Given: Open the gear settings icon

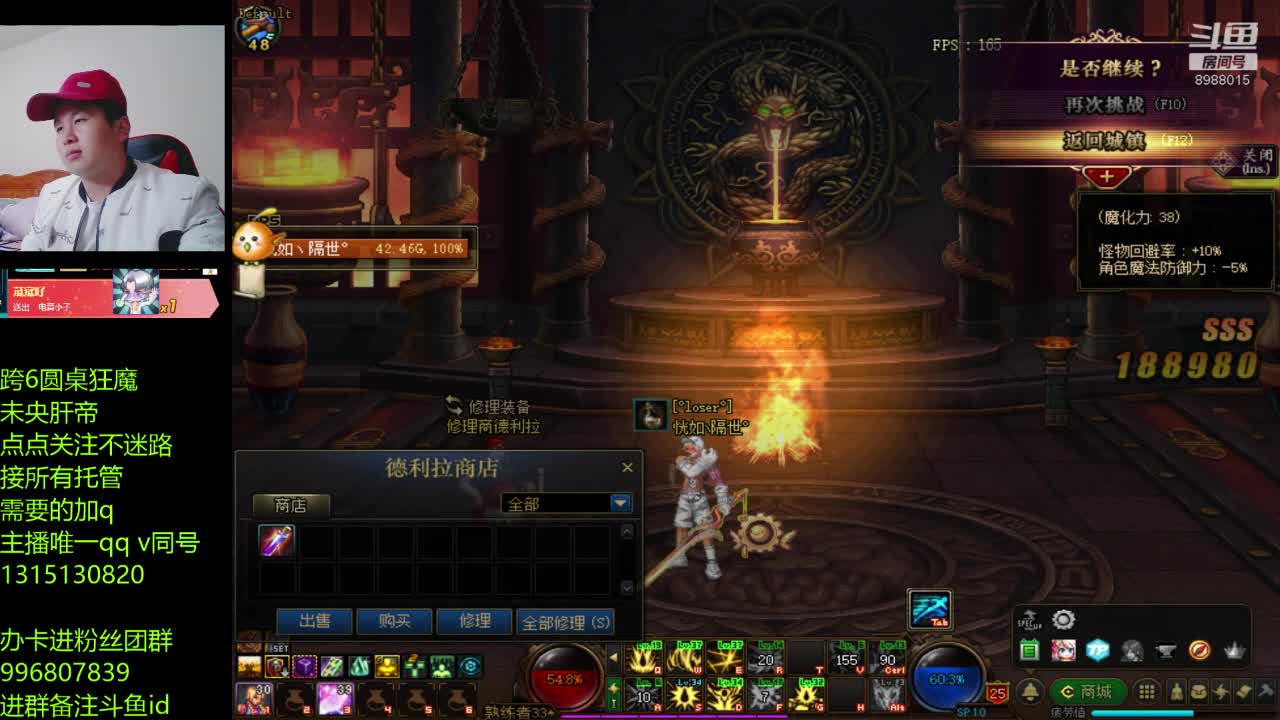Looking at the screenshot, I should coord(1063,621).
